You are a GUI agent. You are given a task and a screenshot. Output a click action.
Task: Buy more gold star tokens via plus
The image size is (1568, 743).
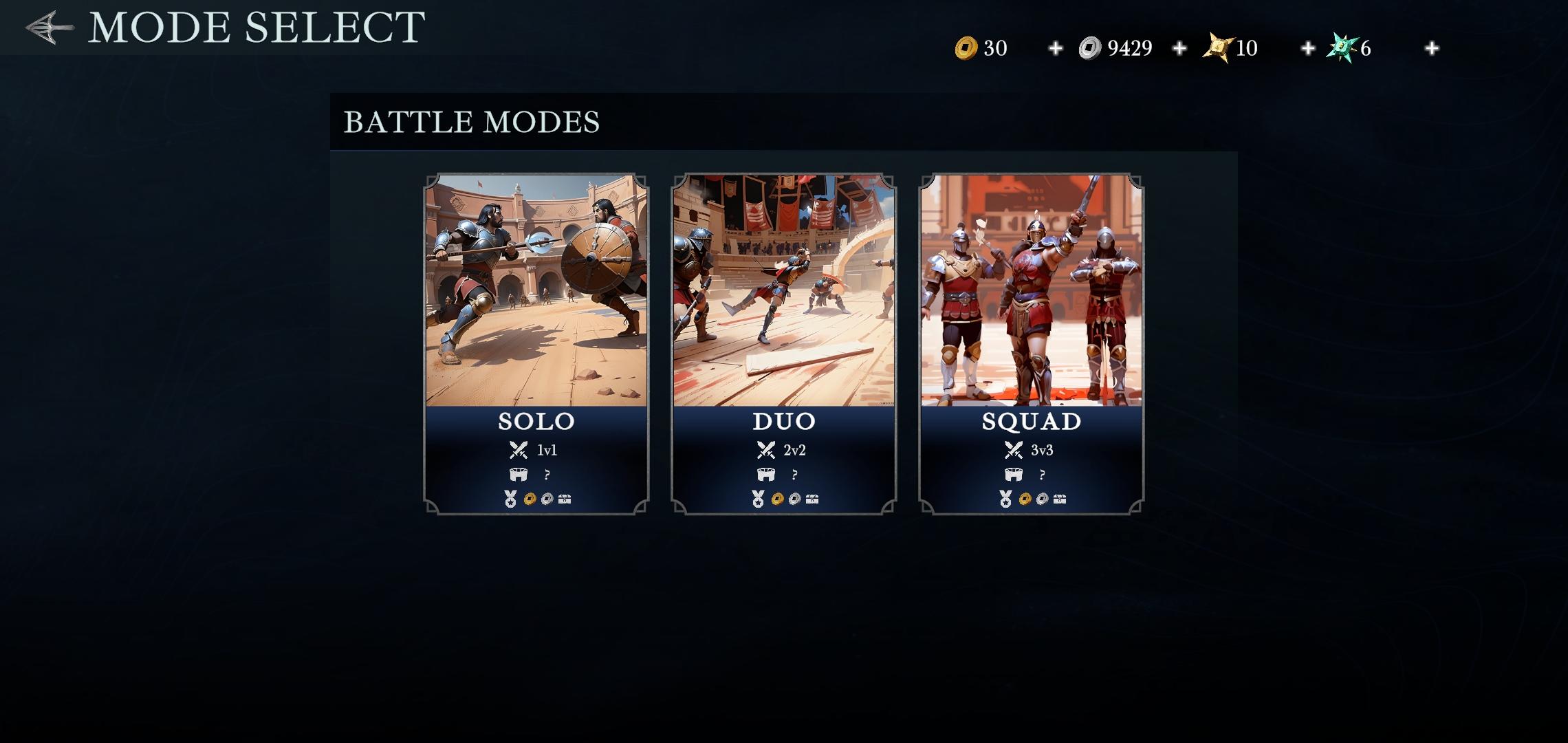point(1307,48)
